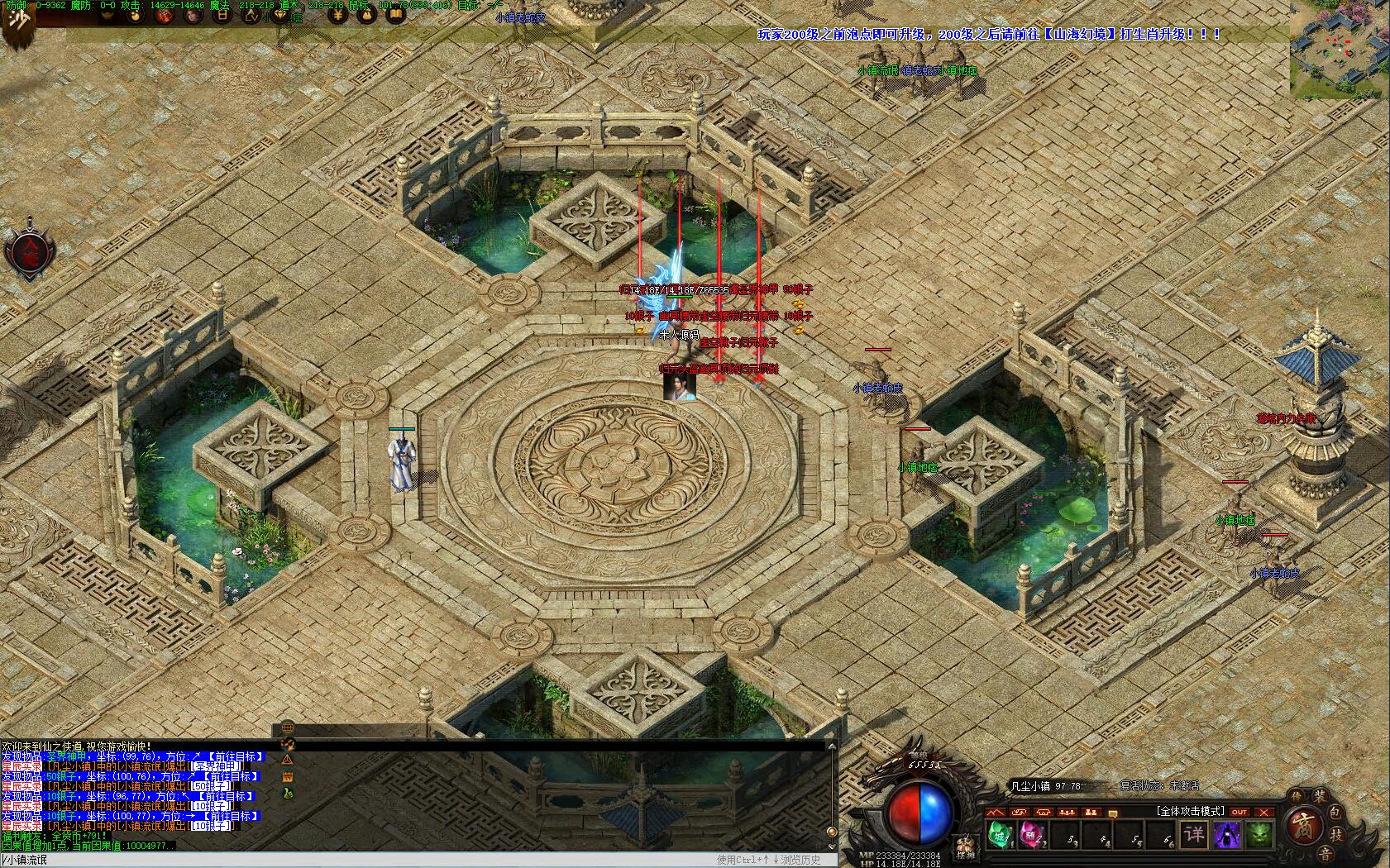Click the female character portrait icon
Image resolution: width=1390 pixels, height=868 pixels.
[x=193, y=15]
